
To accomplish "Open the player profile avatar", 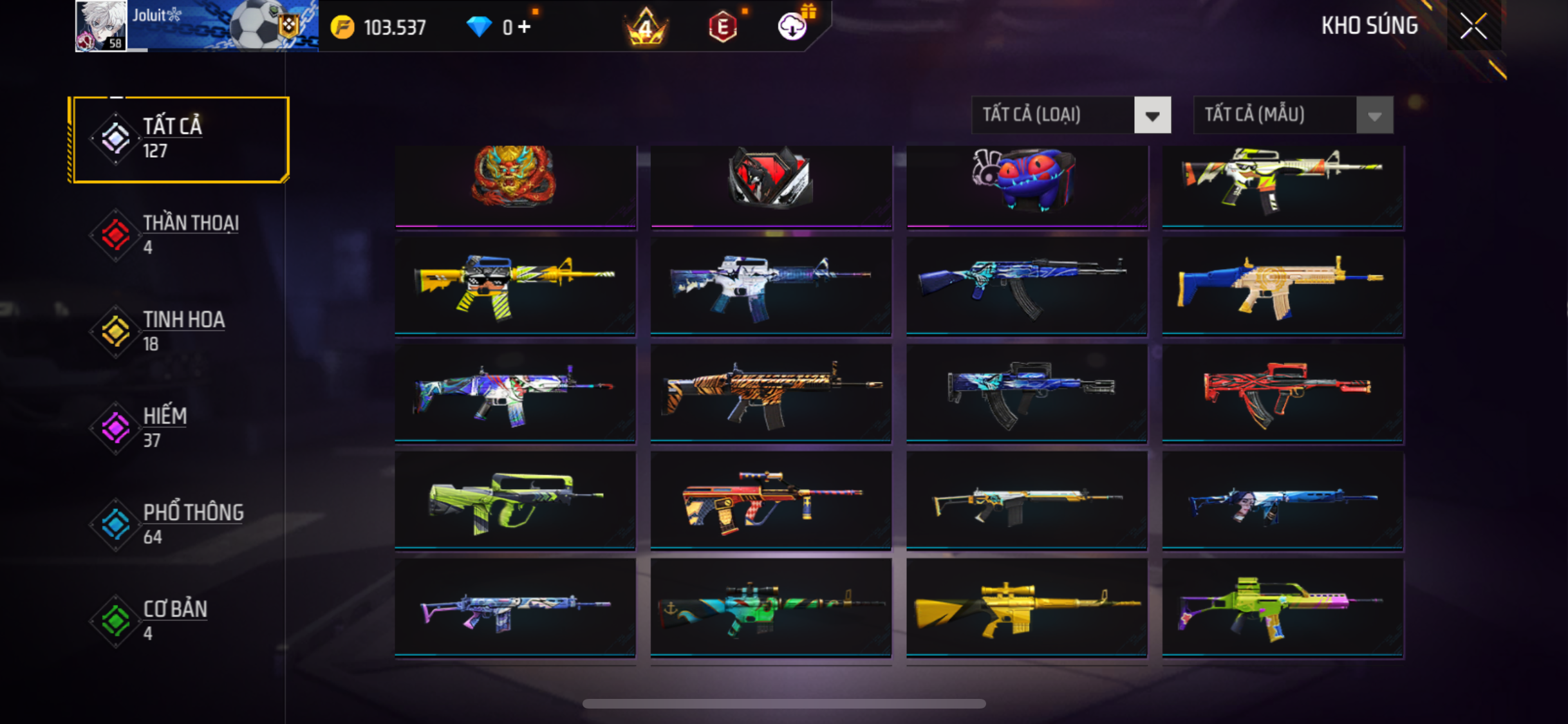I will coord(101,26).
